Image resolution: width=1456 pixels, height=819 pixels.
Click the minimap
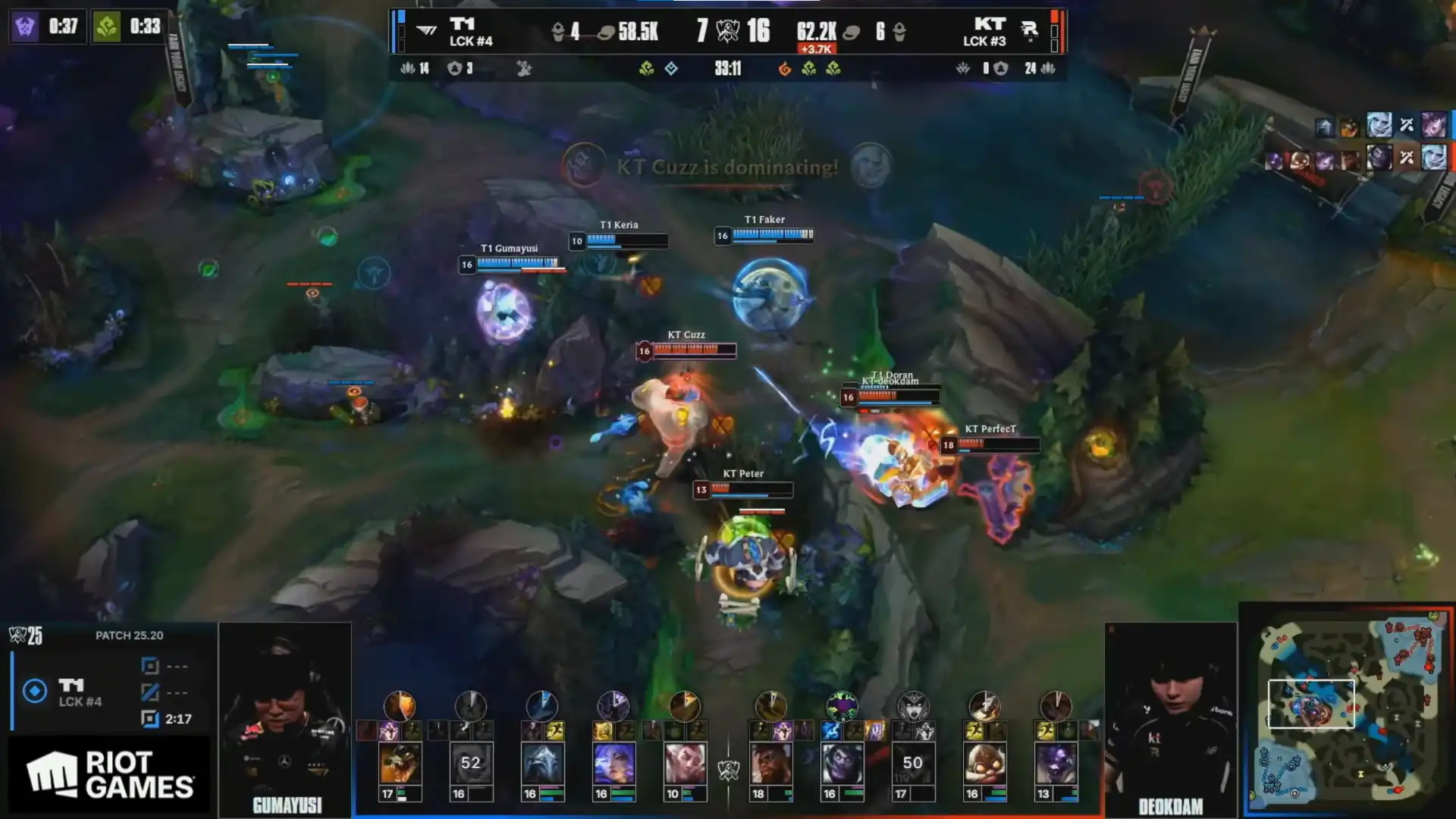(1348, 709)
